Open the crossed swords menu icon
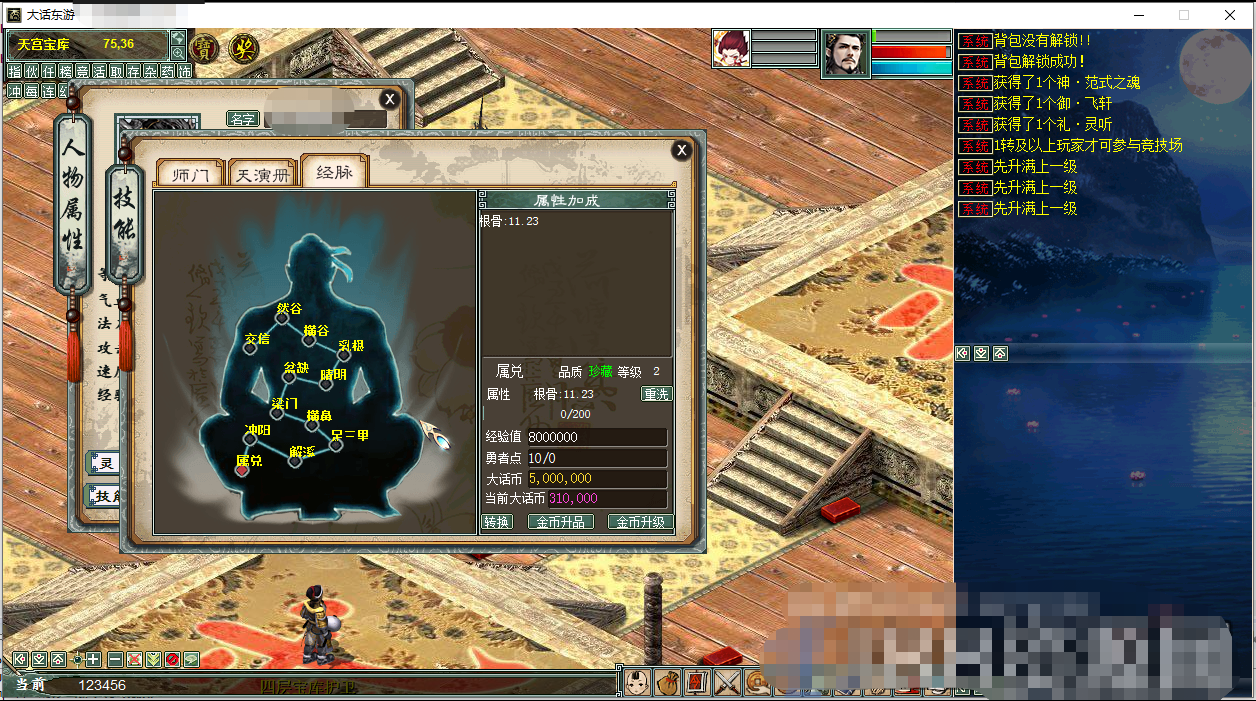The height and width of the screenshot is (701, 1256). pos(728,684)
